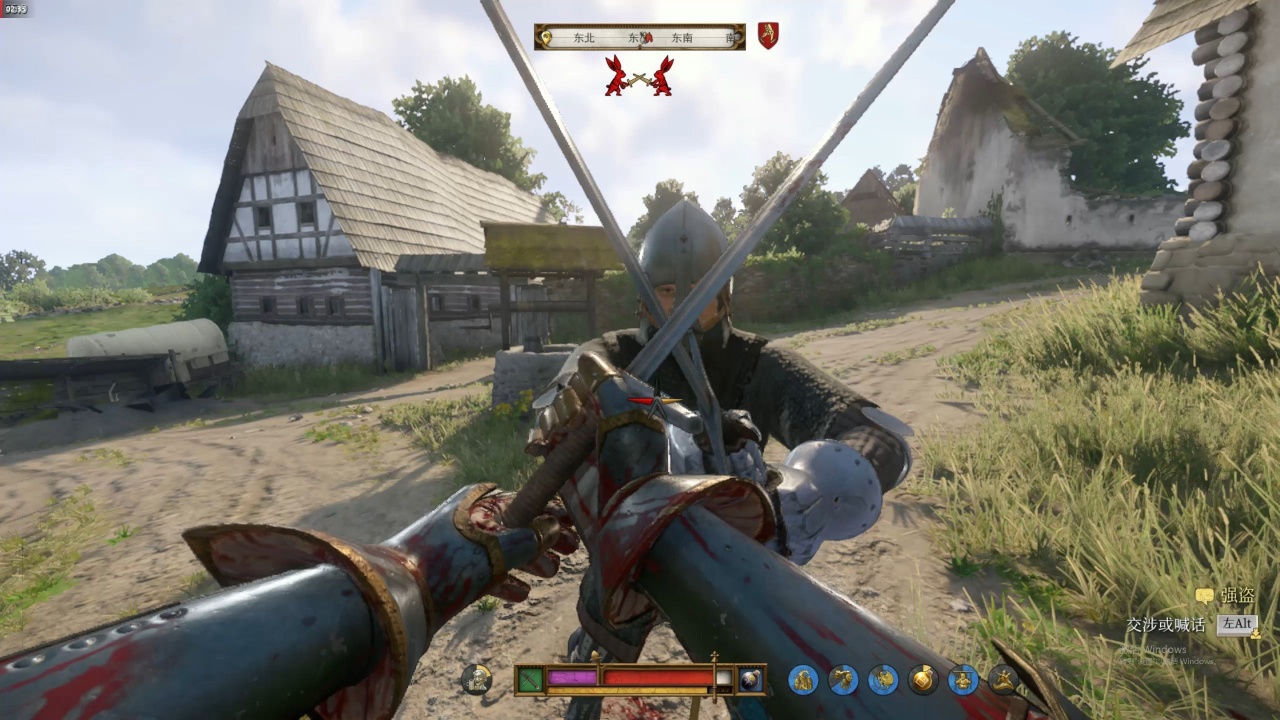The height and width of the screenshot is (720, 1280).
Task: Open the character portrait status icon
Action: point(476,680)
